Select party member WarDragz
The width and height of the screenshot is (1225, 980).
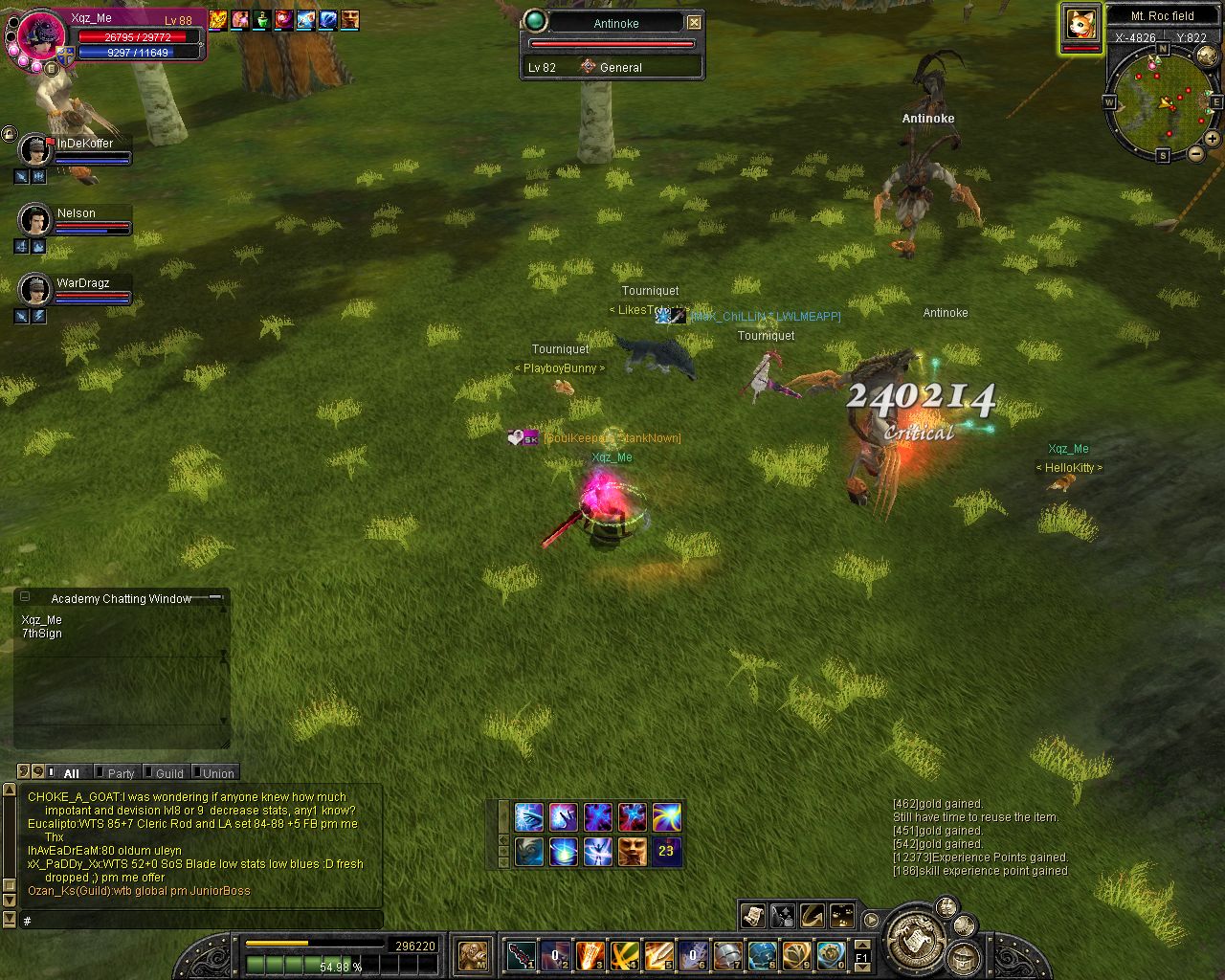point(35,289)
